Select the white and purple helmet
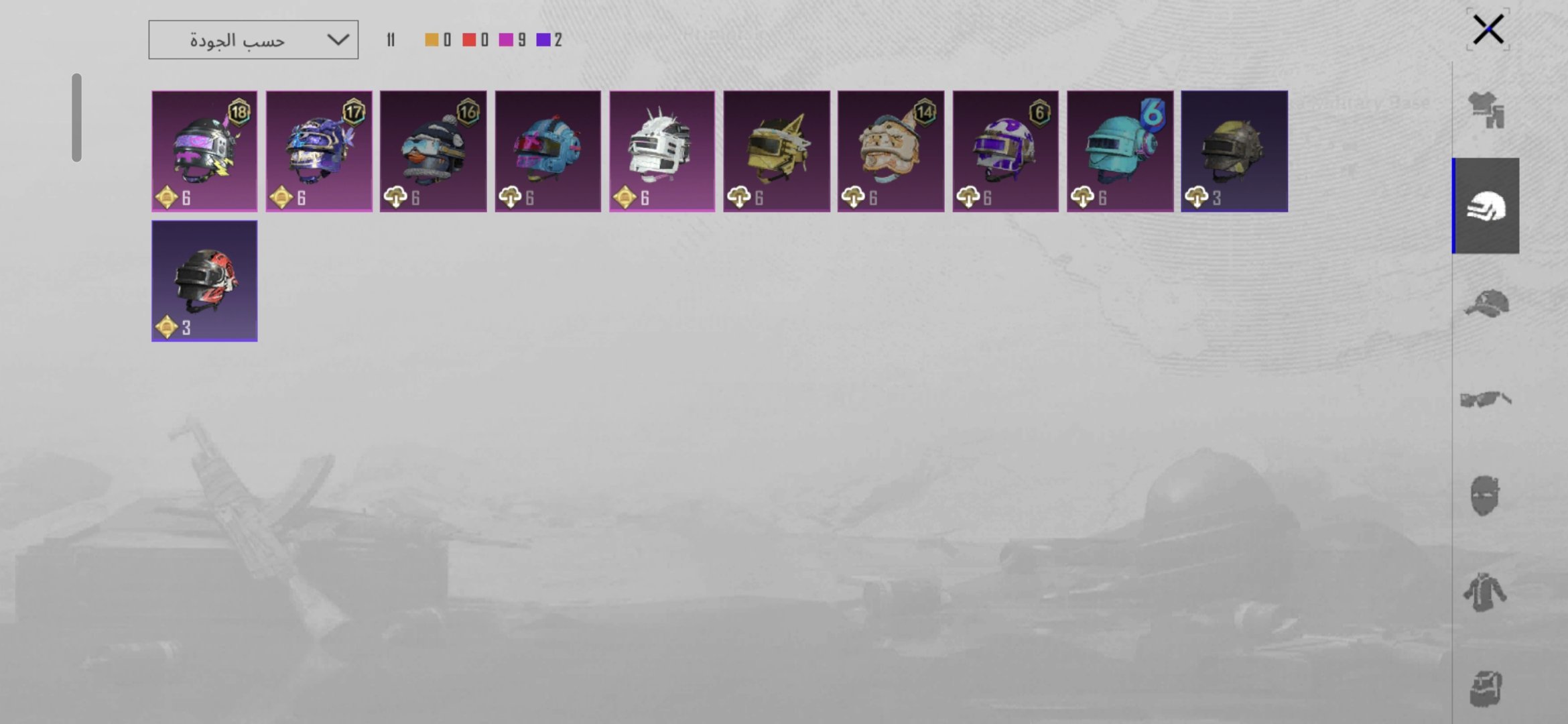This screenshot has width=1568, height=724. (x=1005, y=151)
